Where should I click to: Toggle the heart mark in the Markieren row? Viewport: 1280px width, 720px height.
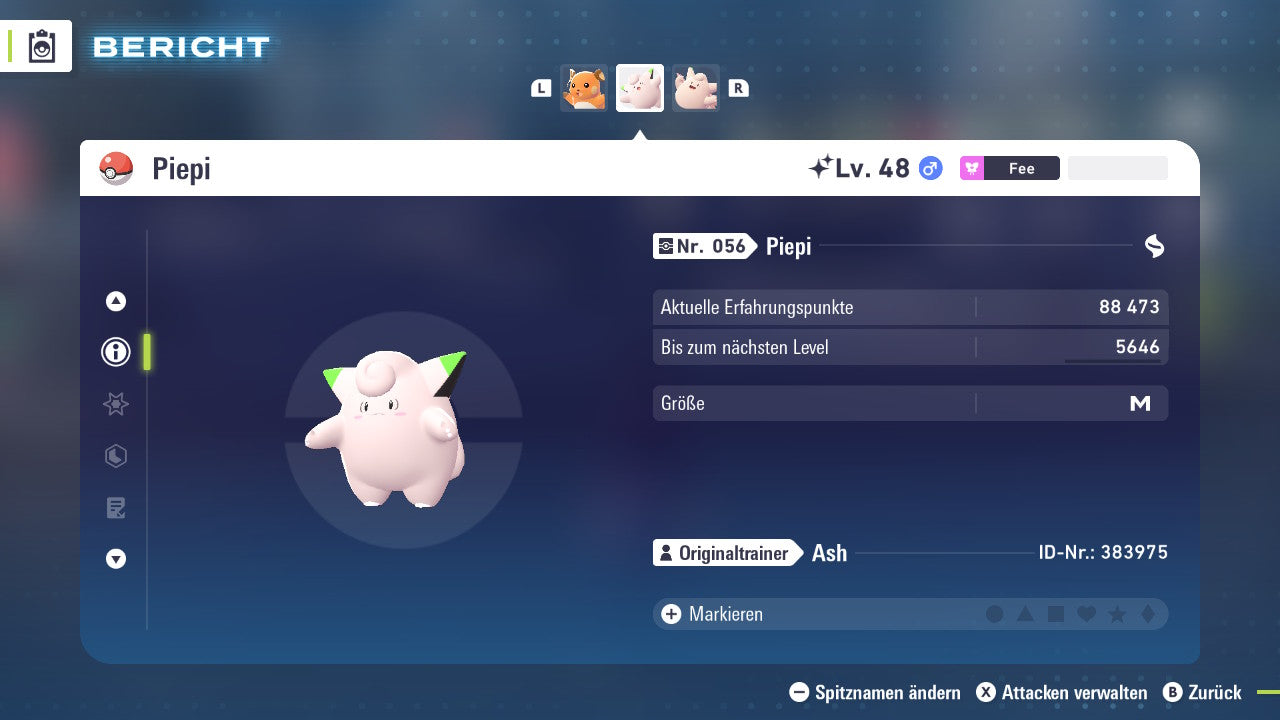click(x=1086, y=614)
